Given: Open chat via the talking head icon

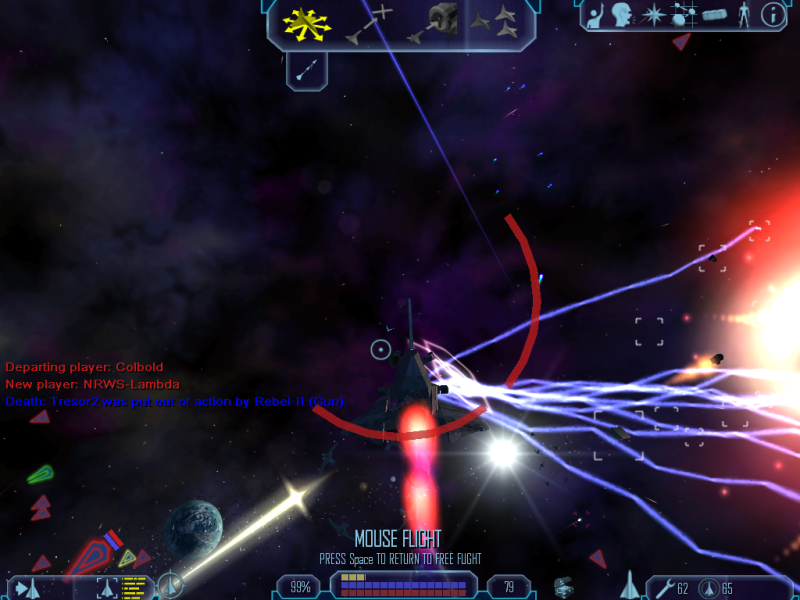Looking at the screenshot, I should (624, 15).
